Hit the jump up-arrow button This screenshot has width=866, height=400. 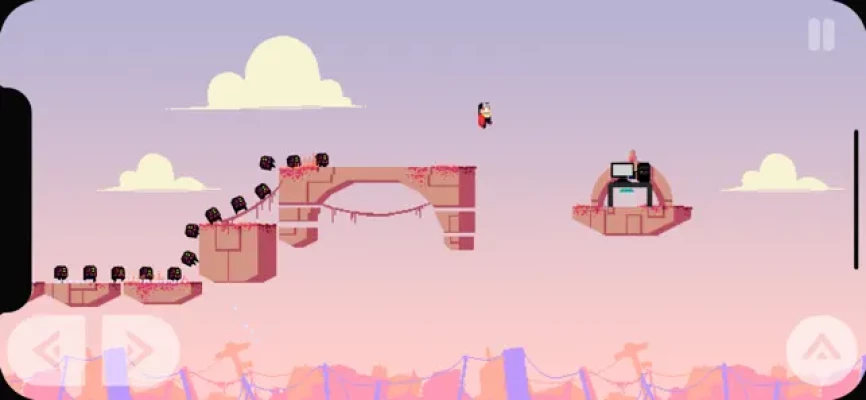[x=821, y=350]
